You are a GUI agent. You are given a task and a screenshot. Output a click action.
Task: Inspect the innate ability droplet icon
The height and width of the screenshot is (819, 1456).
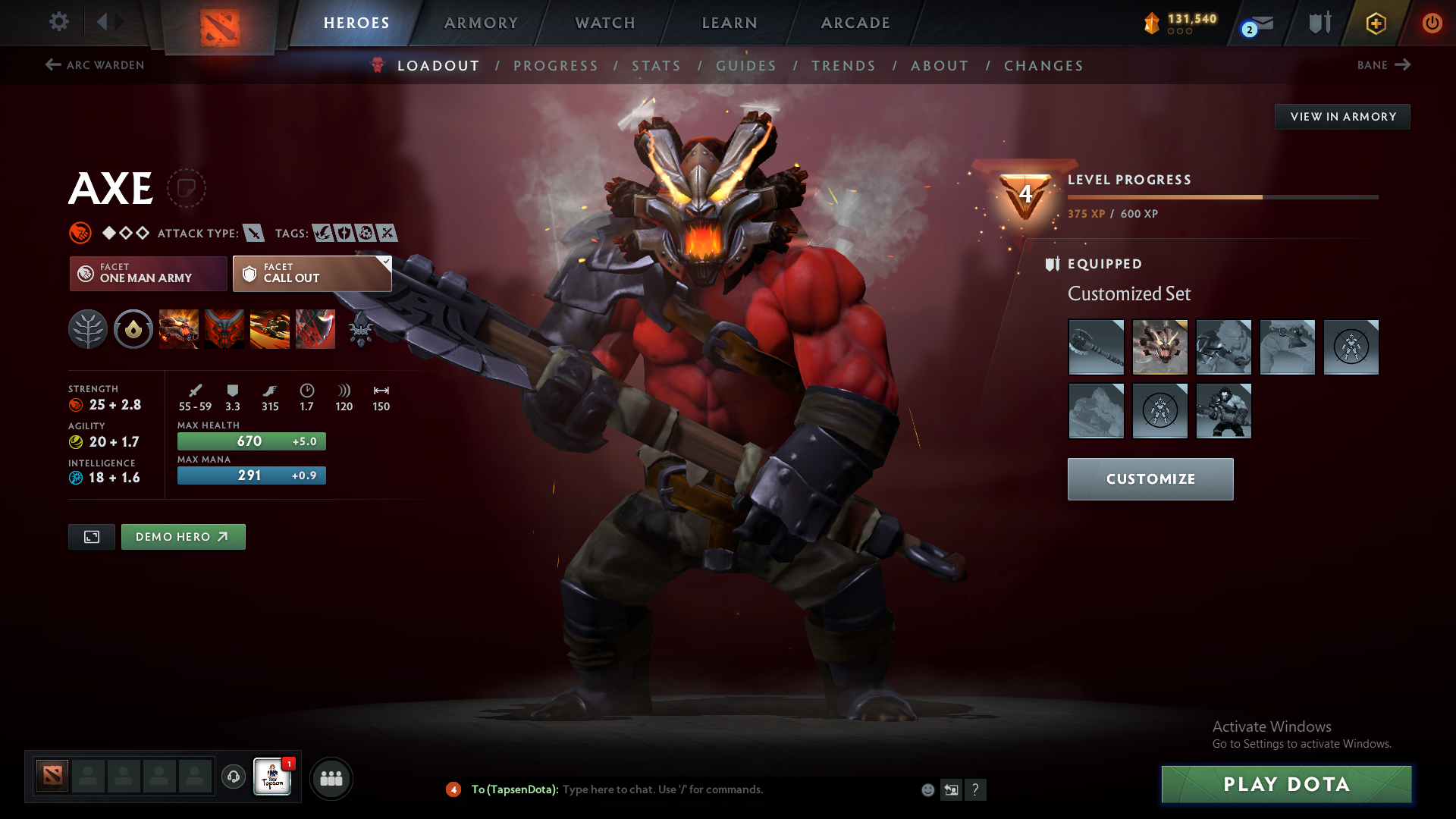click(x=133, y=329)
